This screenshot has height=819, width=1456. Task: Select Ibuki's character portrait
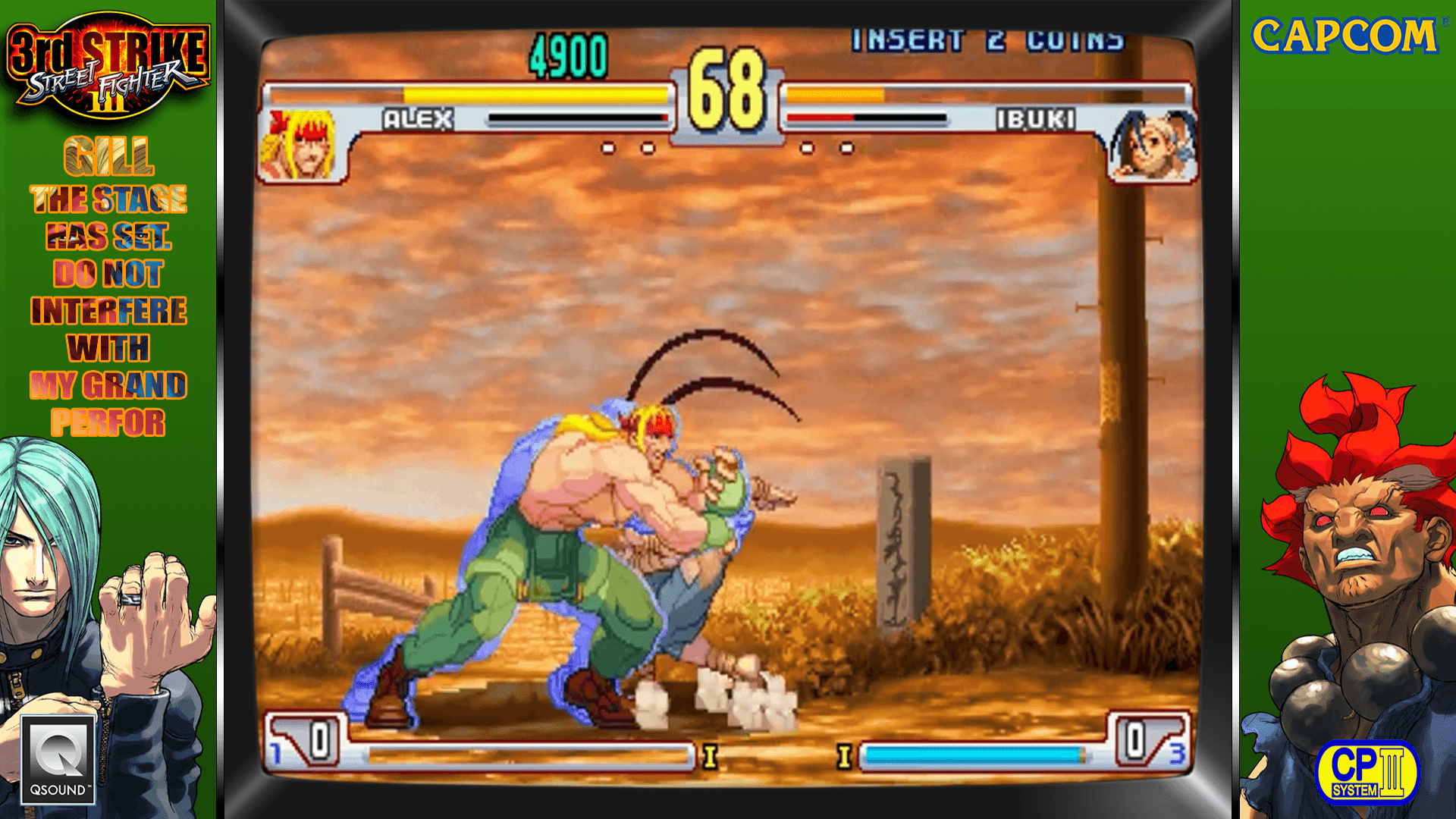coord(1152,146)
